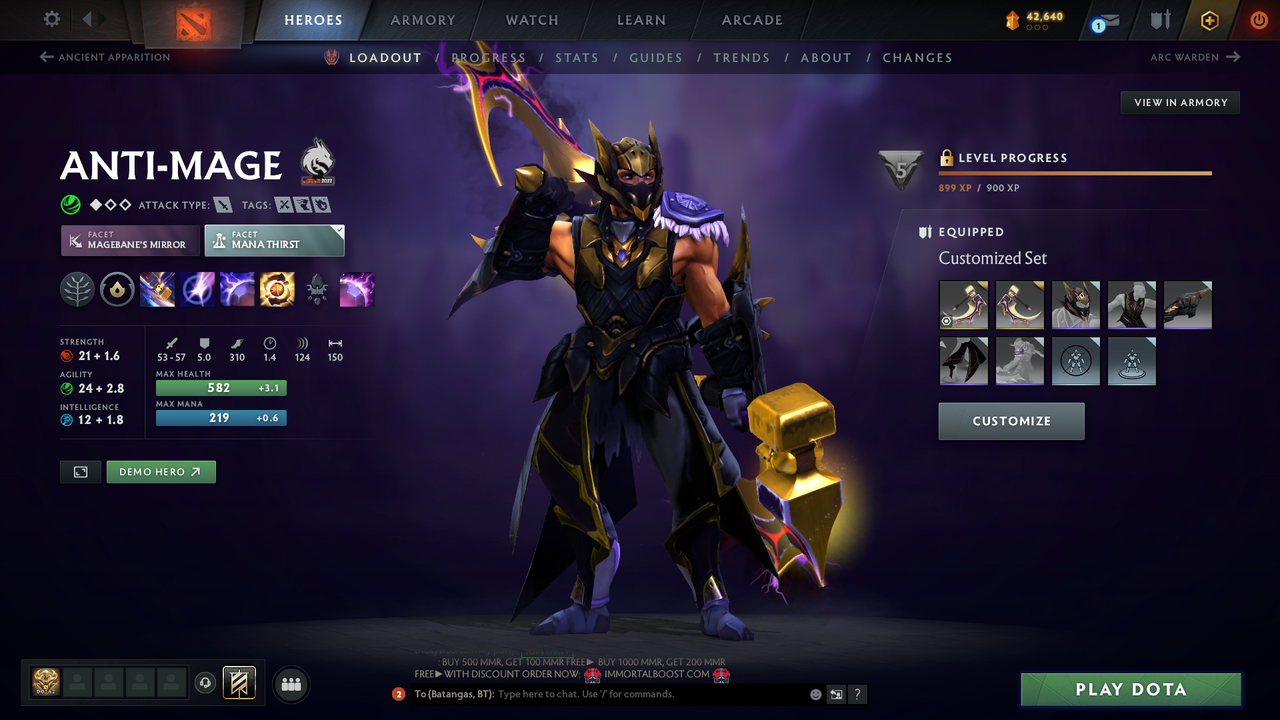Click VIEW IN ARMORY
The image size is (1280, 720).
pyautogui.click(x=1179, y=102)
